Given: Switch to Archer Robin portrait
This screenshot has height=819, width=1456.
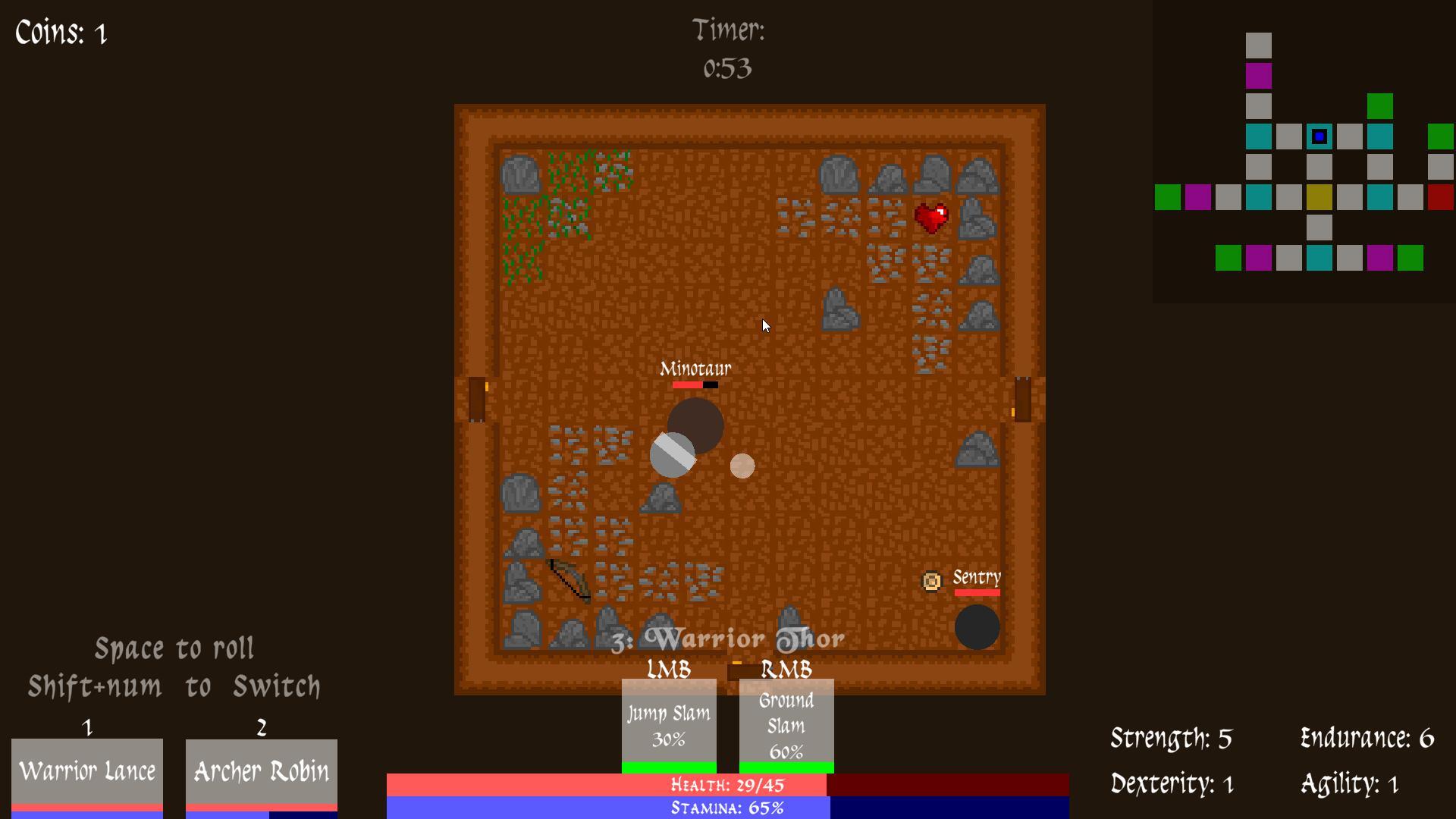Looking at the screenshot, I should [x=261, y=771].
